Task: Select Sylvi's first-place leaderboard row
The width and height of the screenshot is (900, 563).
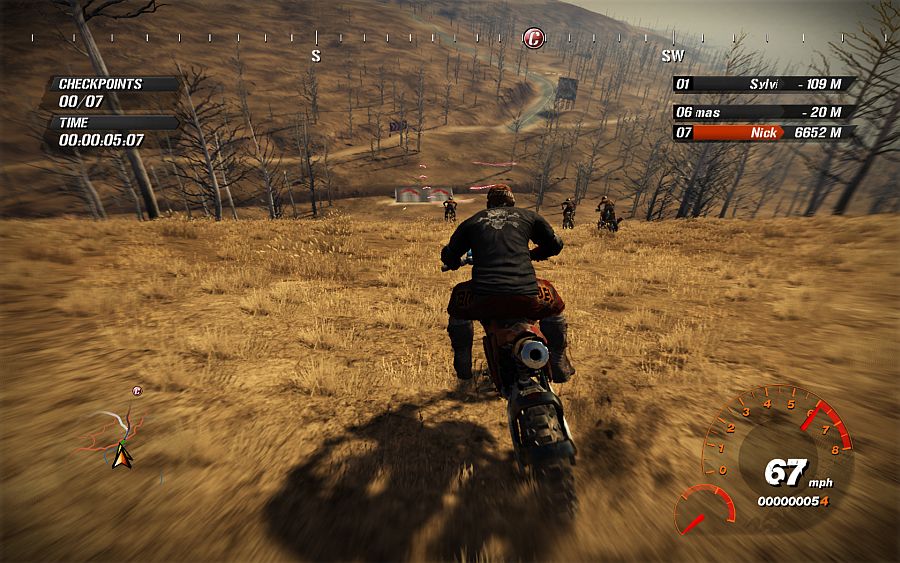Action: (x=762, y=85)
